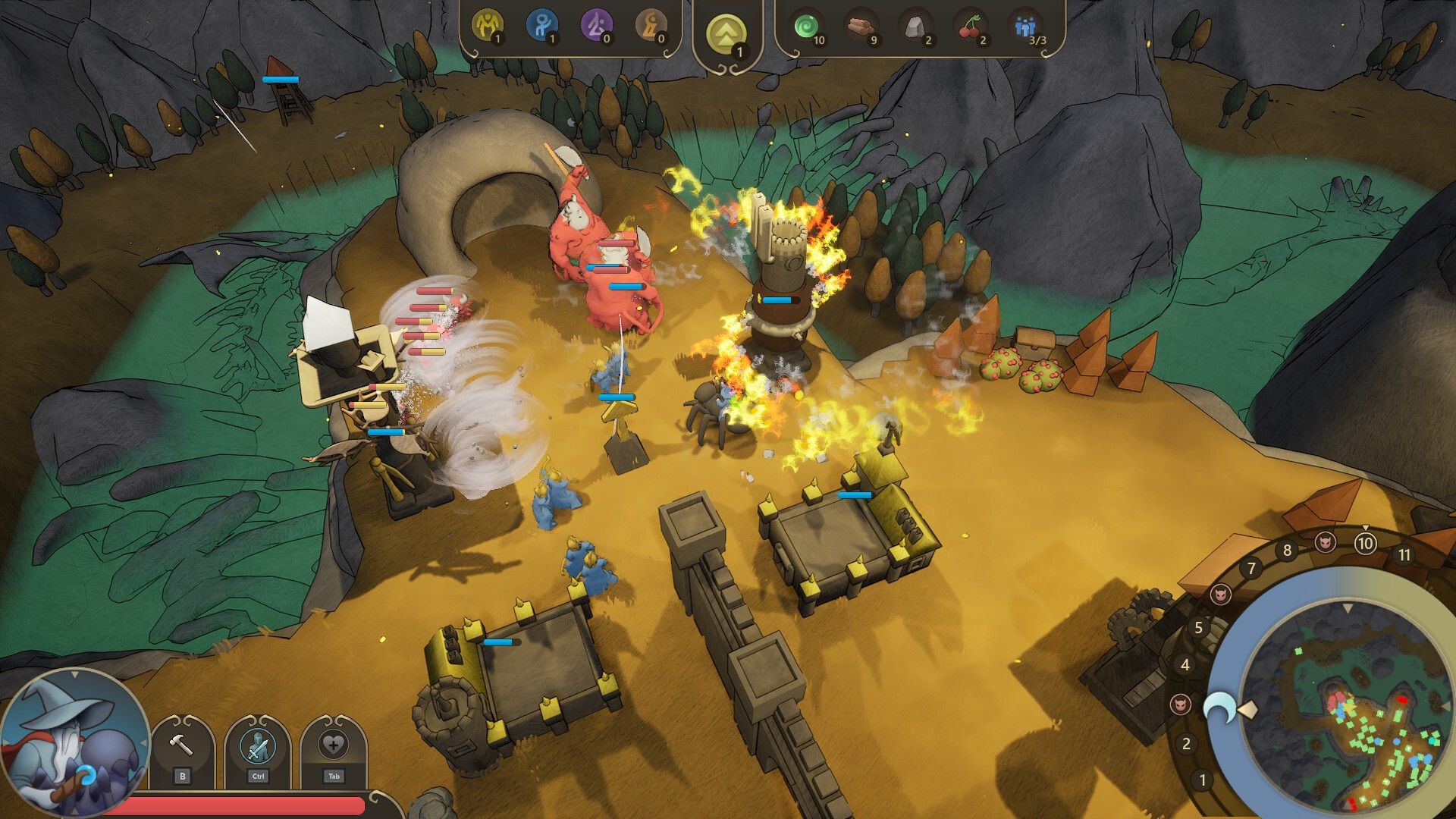Select the blue worker figure icon

coord(541,27)
